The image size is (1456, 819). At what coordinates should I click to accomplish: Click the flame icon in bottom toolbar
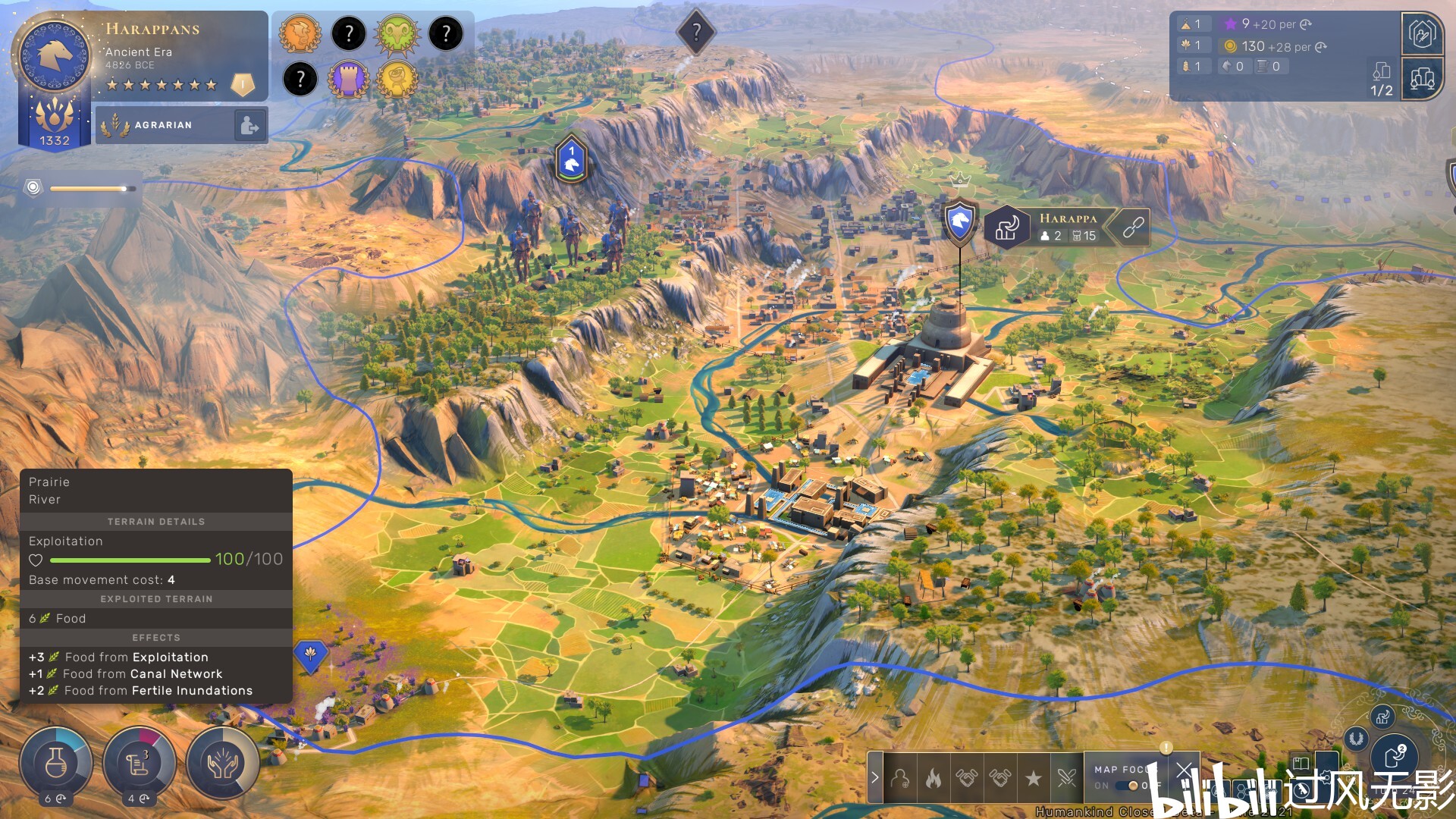934,778
